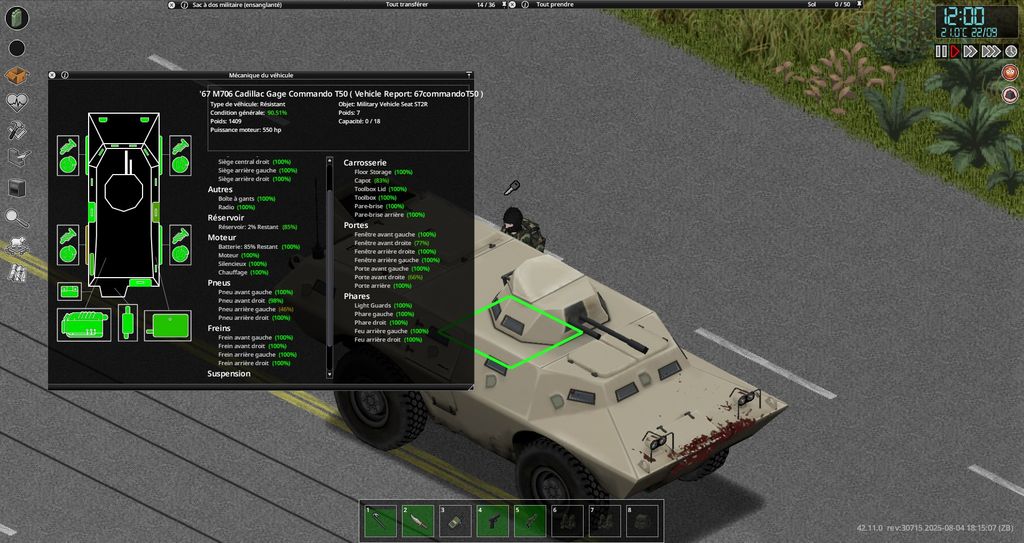The image size is (1024, 543).
Task: Open the health heart panel
Action: 17,101
